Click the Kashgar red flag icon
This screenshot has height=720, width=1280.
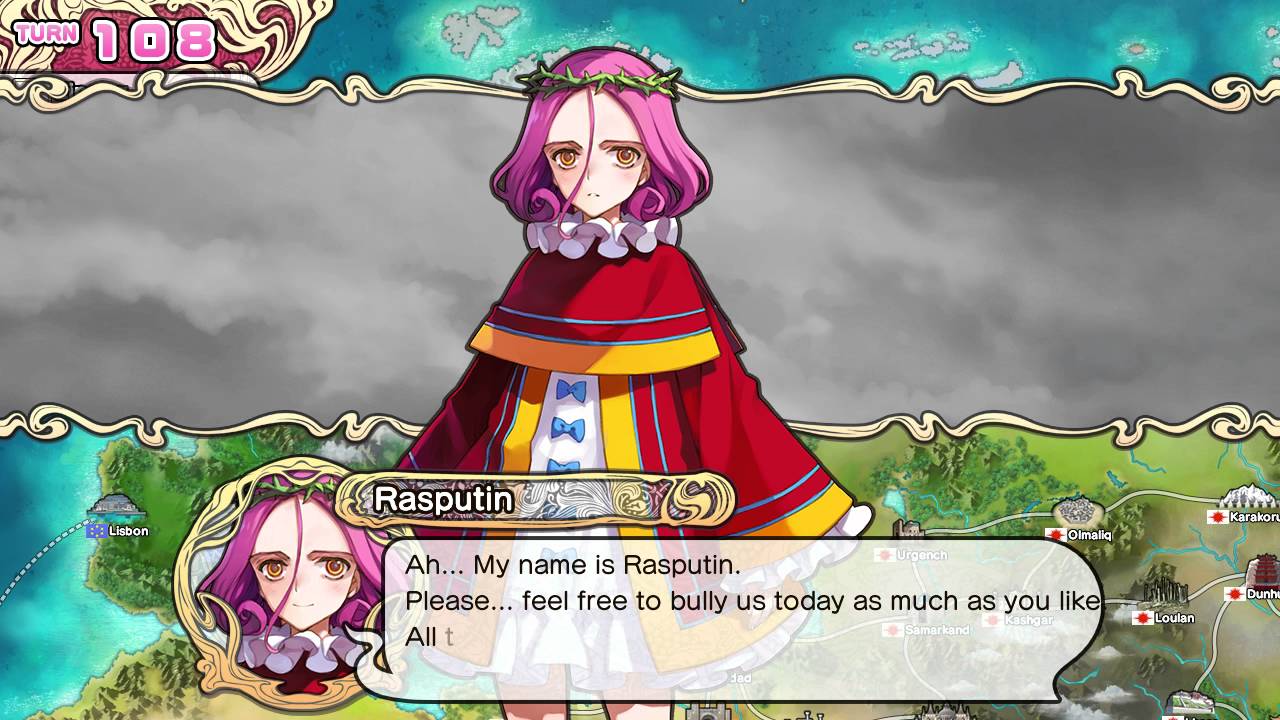[x=992, y=621]
